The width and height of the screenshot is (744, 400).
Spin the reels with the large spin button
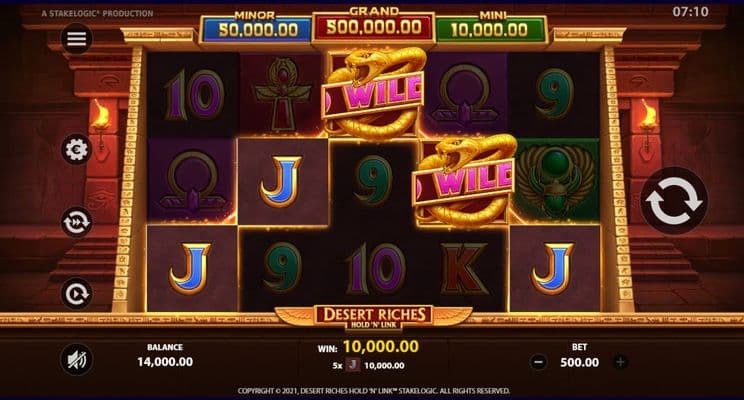tap(674, 202)
